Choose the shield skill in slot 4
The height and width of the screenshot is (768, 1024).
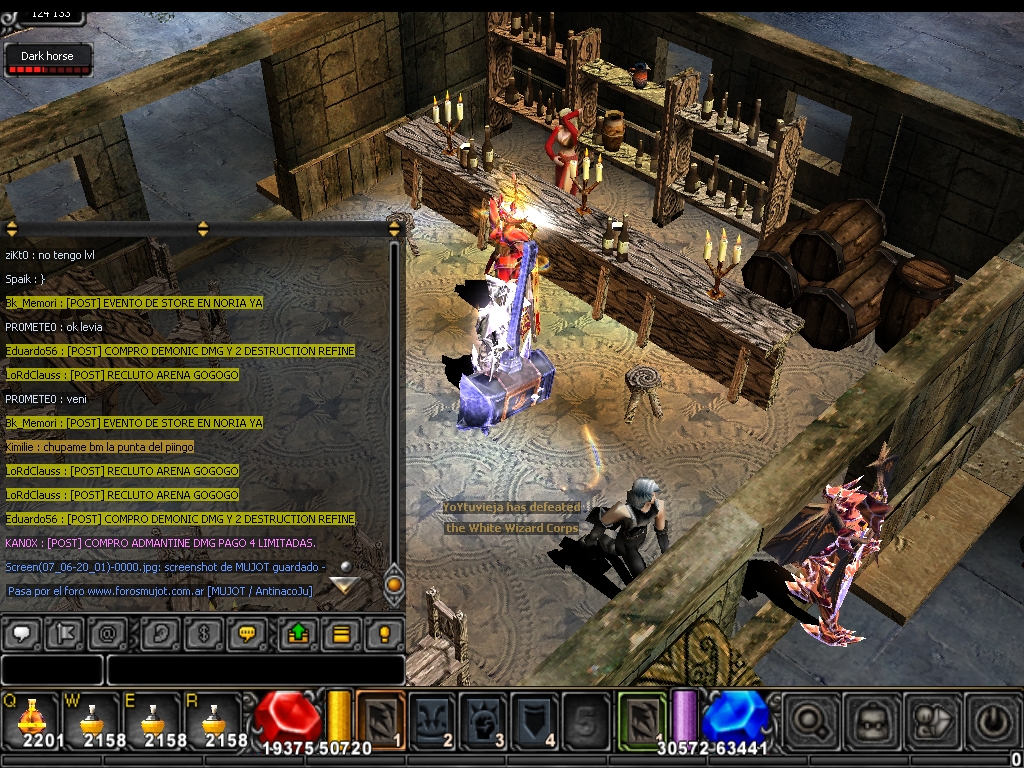coord(534,718)
